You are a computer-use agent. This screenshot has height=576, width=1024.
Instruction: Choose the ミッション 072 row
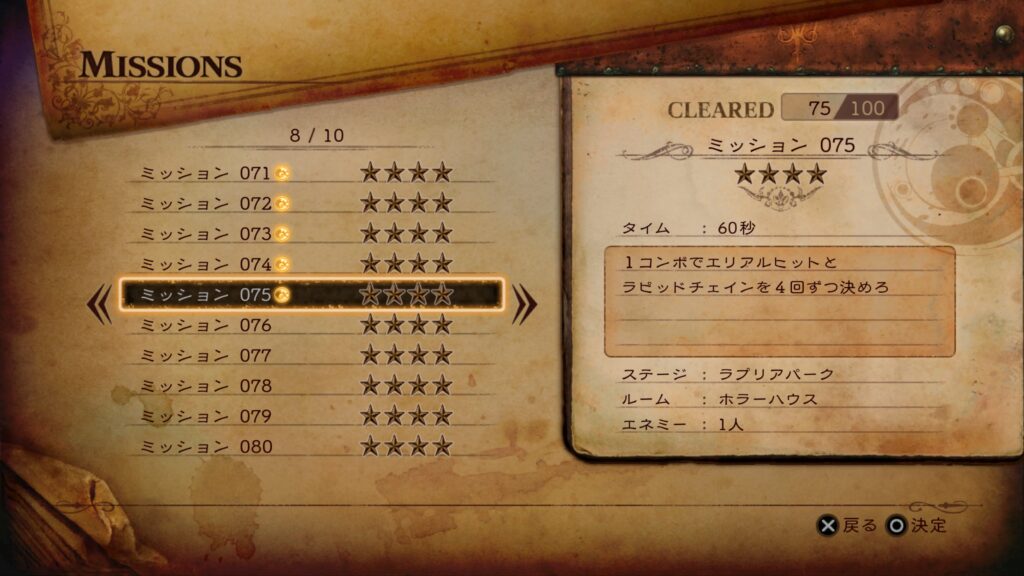point(310,203)
